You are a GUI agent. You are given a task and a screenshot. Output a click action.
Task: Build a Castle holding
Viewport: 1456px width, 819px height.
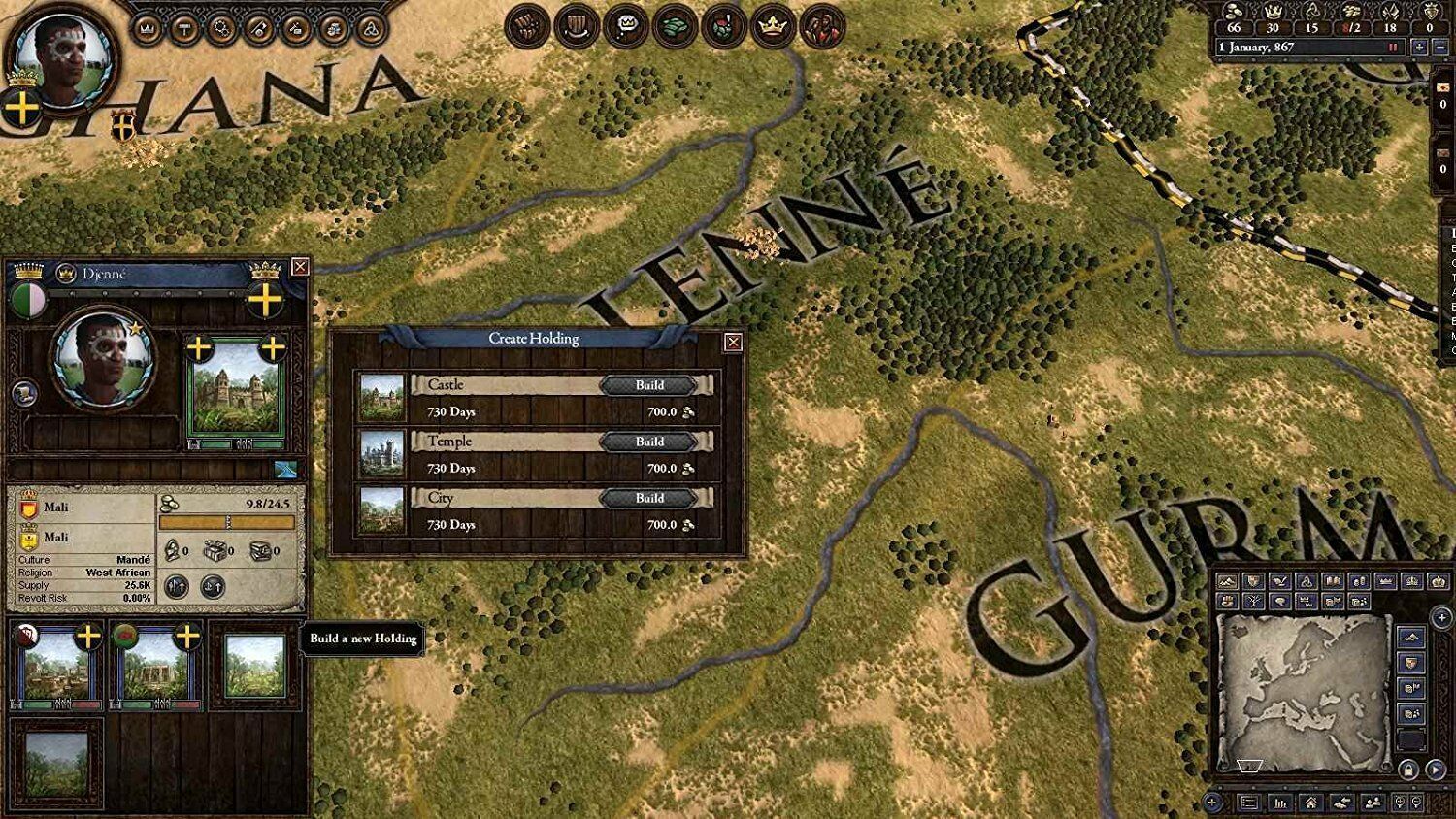(x=649, y=385)
